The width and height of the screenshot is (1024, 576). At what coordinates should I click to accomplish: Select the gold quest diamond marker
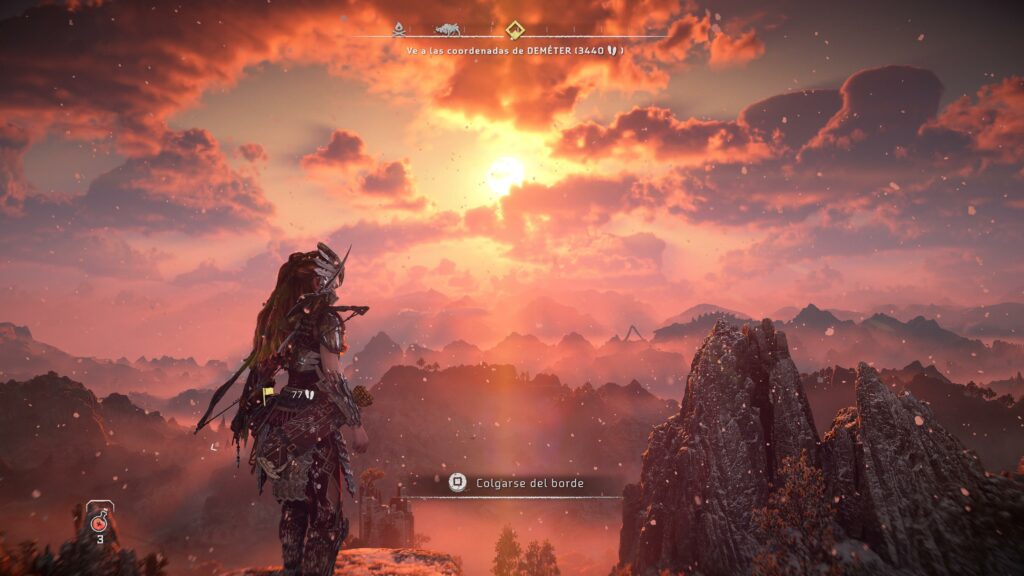pyautogui.click(x=514, y=29)
